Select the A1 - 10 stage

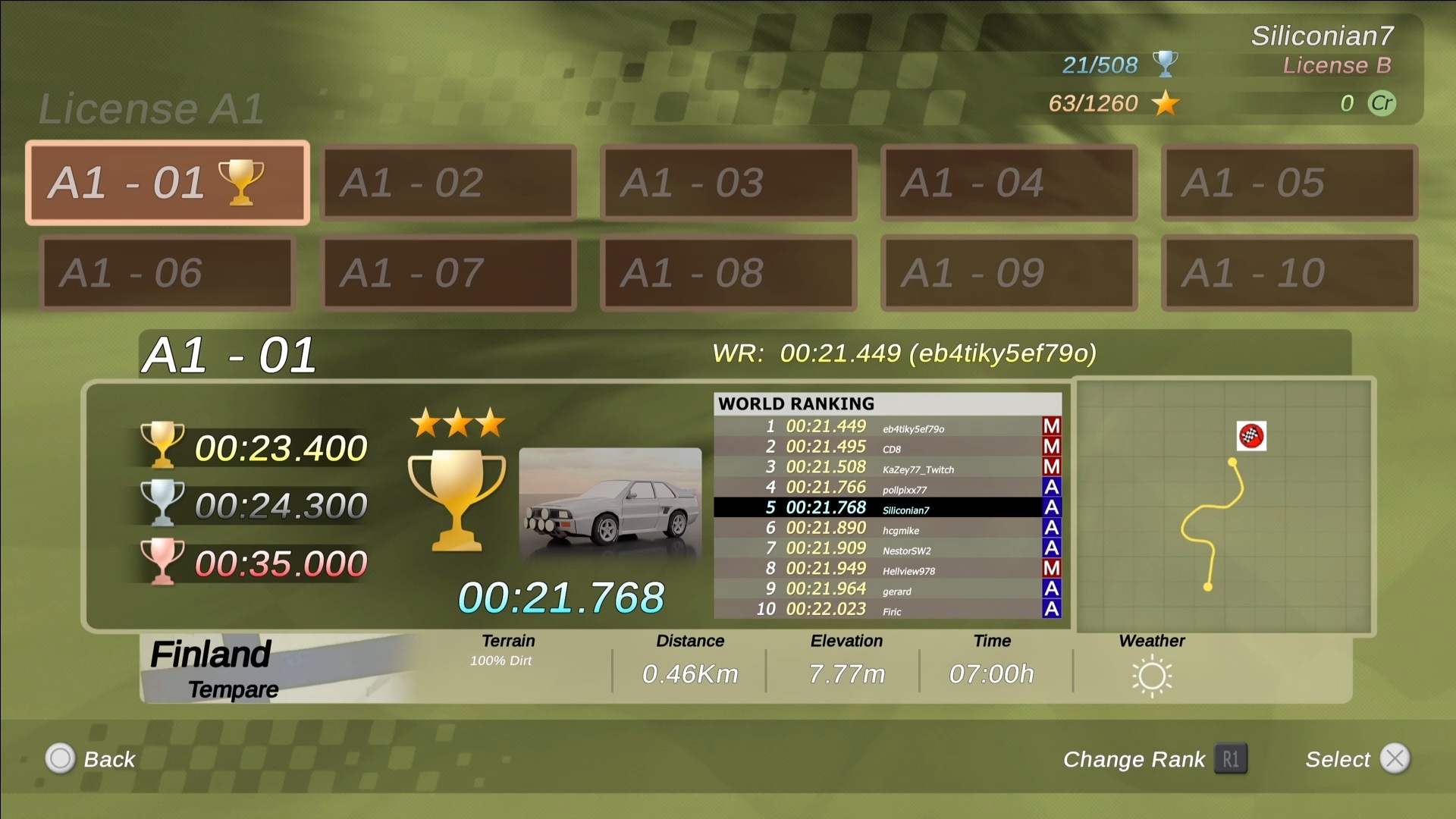click(1289, 273)
